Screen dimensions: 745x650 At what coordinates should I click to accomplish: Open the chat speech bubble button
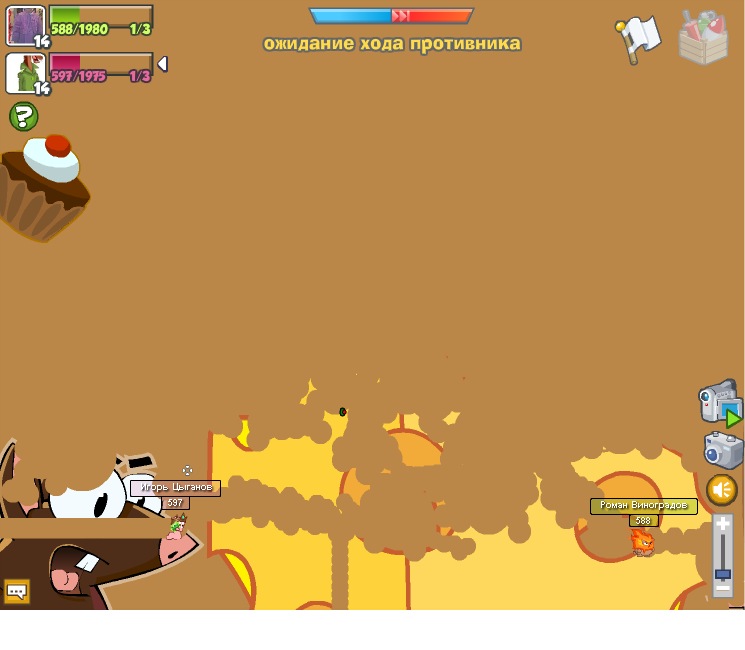click(16, 591)
